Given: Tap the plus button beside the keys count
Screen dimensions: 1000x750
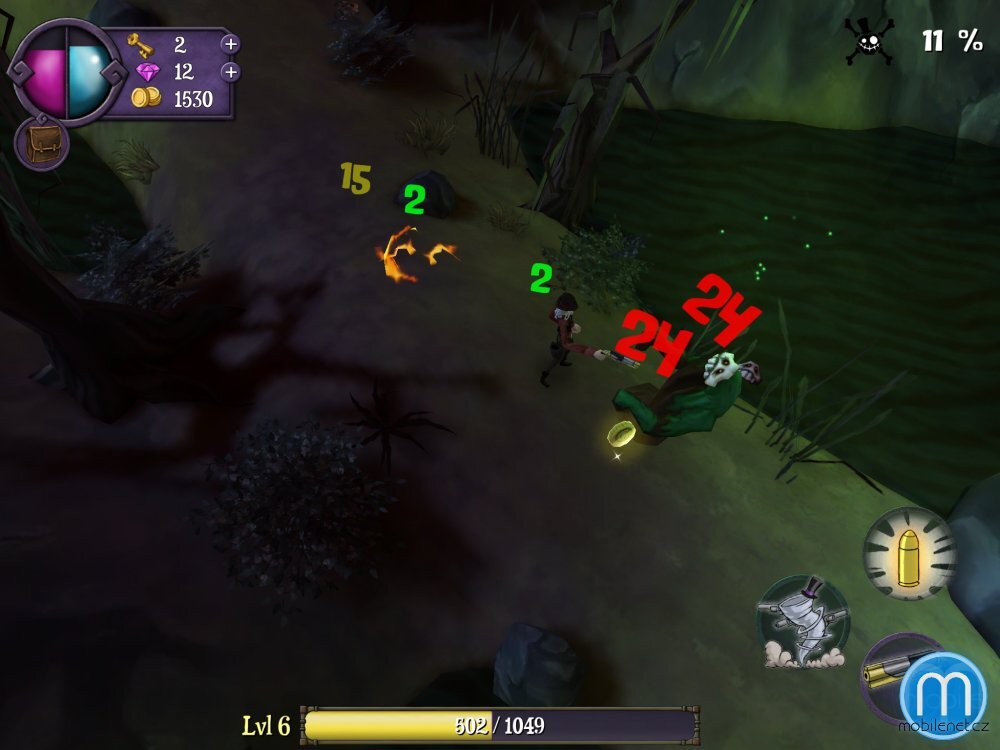Looking at the screenshot, I should click(x=230, y=44).
